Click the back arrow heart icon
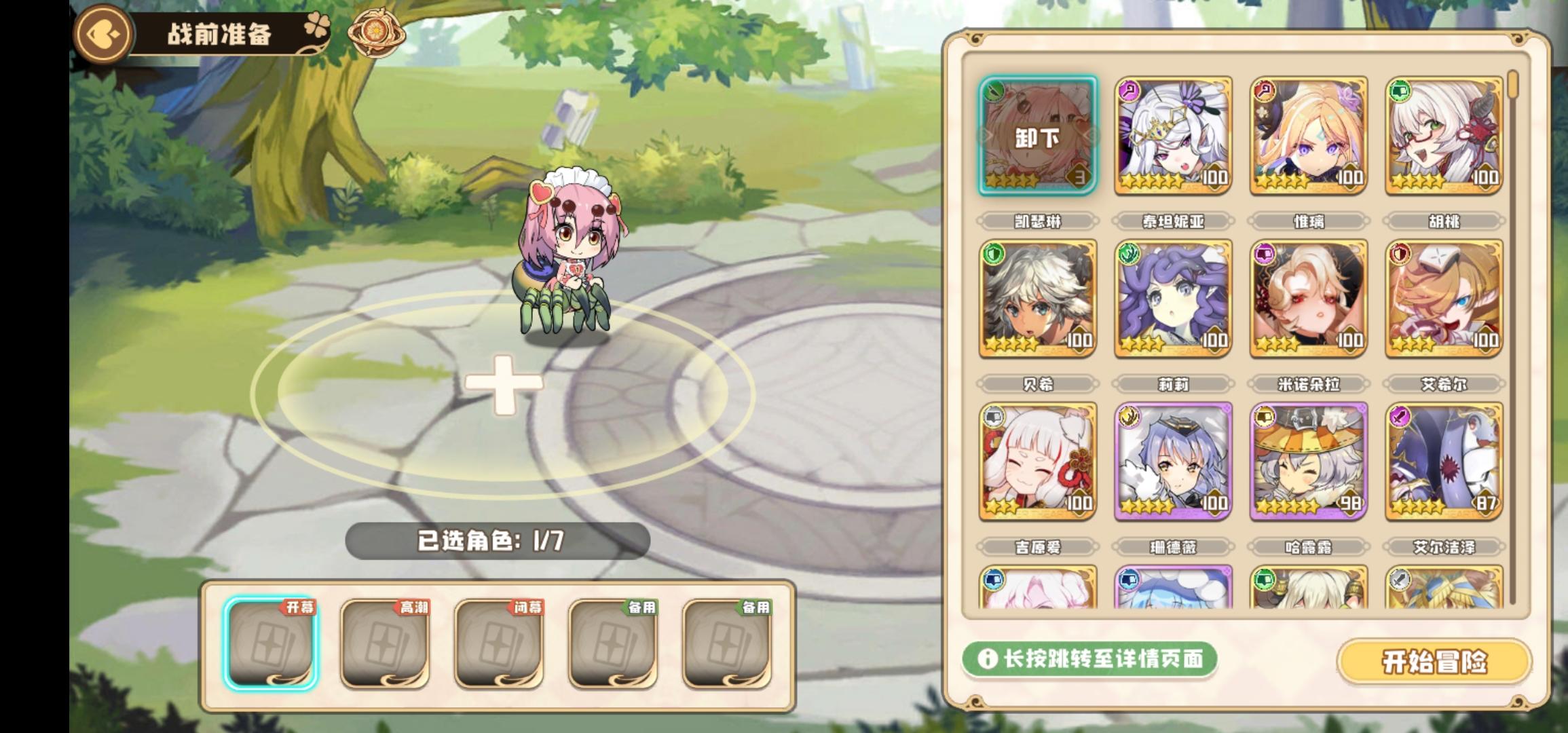 tap(103, 32)
